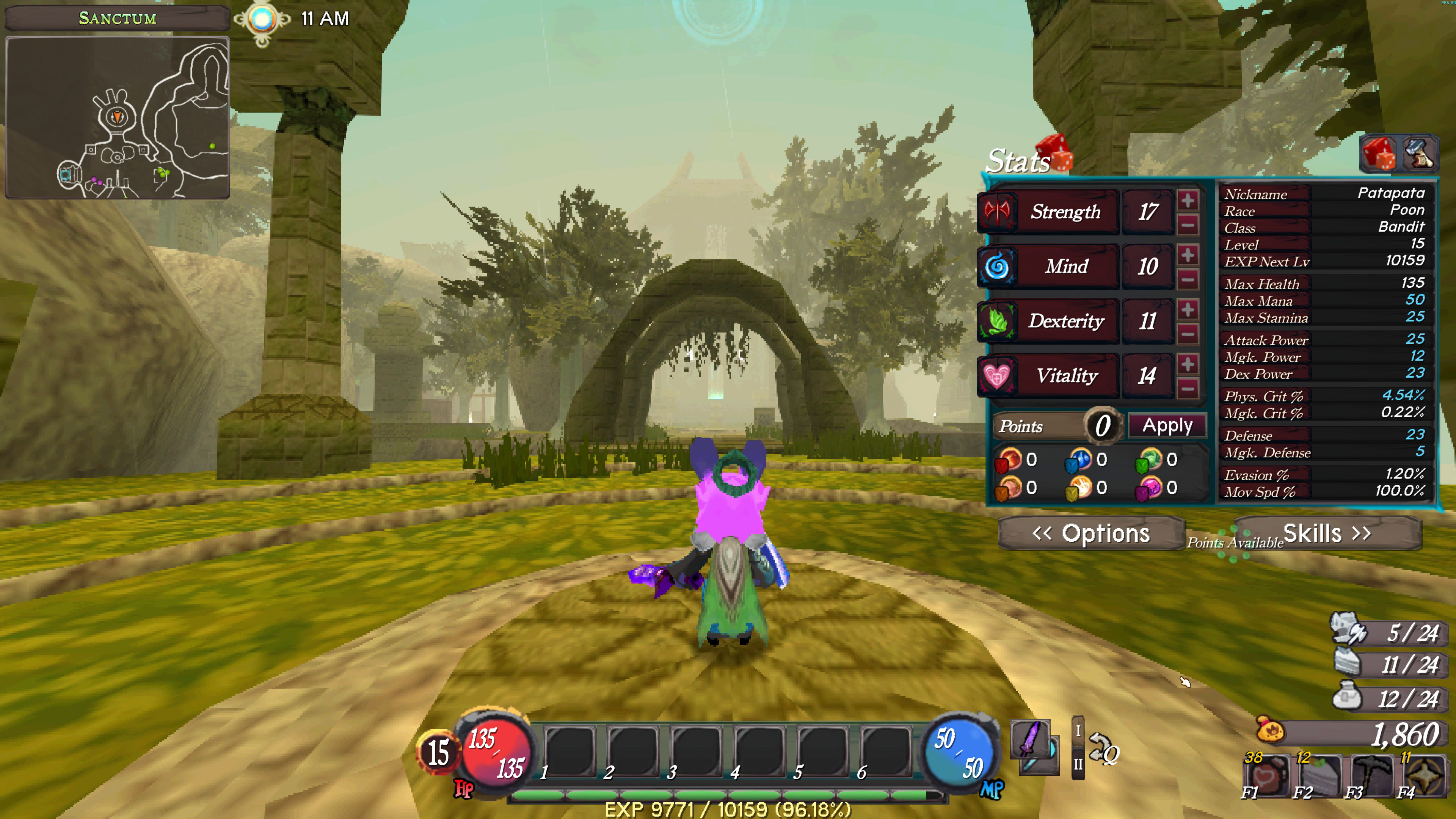Apply the allocated stat points
1456x819 pixels.
tap(1167, 425)
